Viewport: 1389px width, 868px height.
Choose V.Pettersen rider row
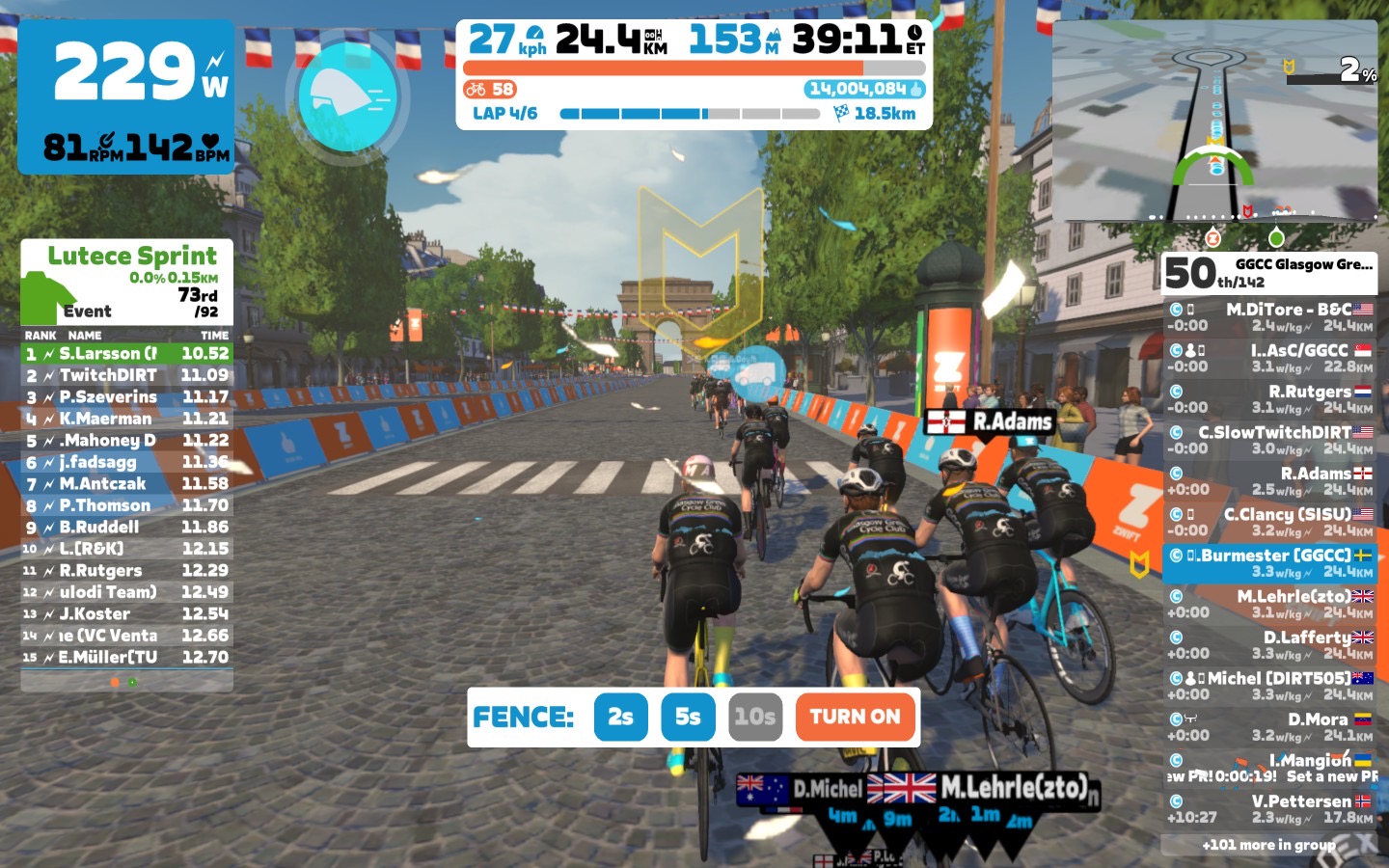1269,808
